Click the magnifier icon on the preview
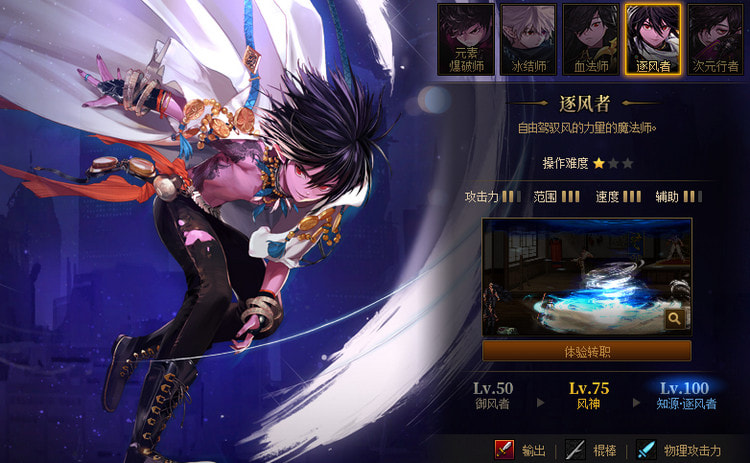The image size is (750, 463). click(675, 318)
